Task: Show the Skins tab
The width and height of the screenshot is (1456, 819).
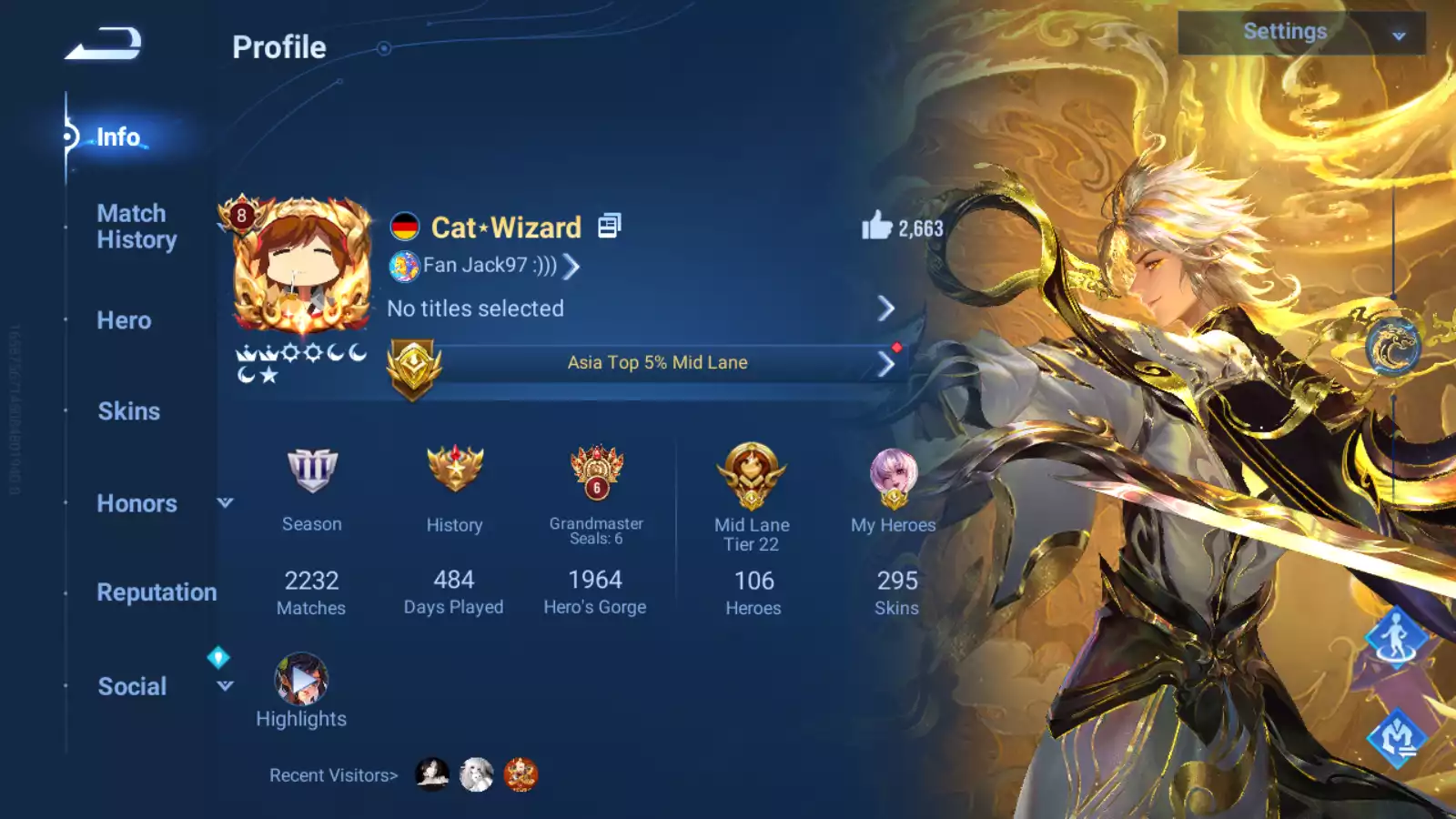Action: pos(128,411)
